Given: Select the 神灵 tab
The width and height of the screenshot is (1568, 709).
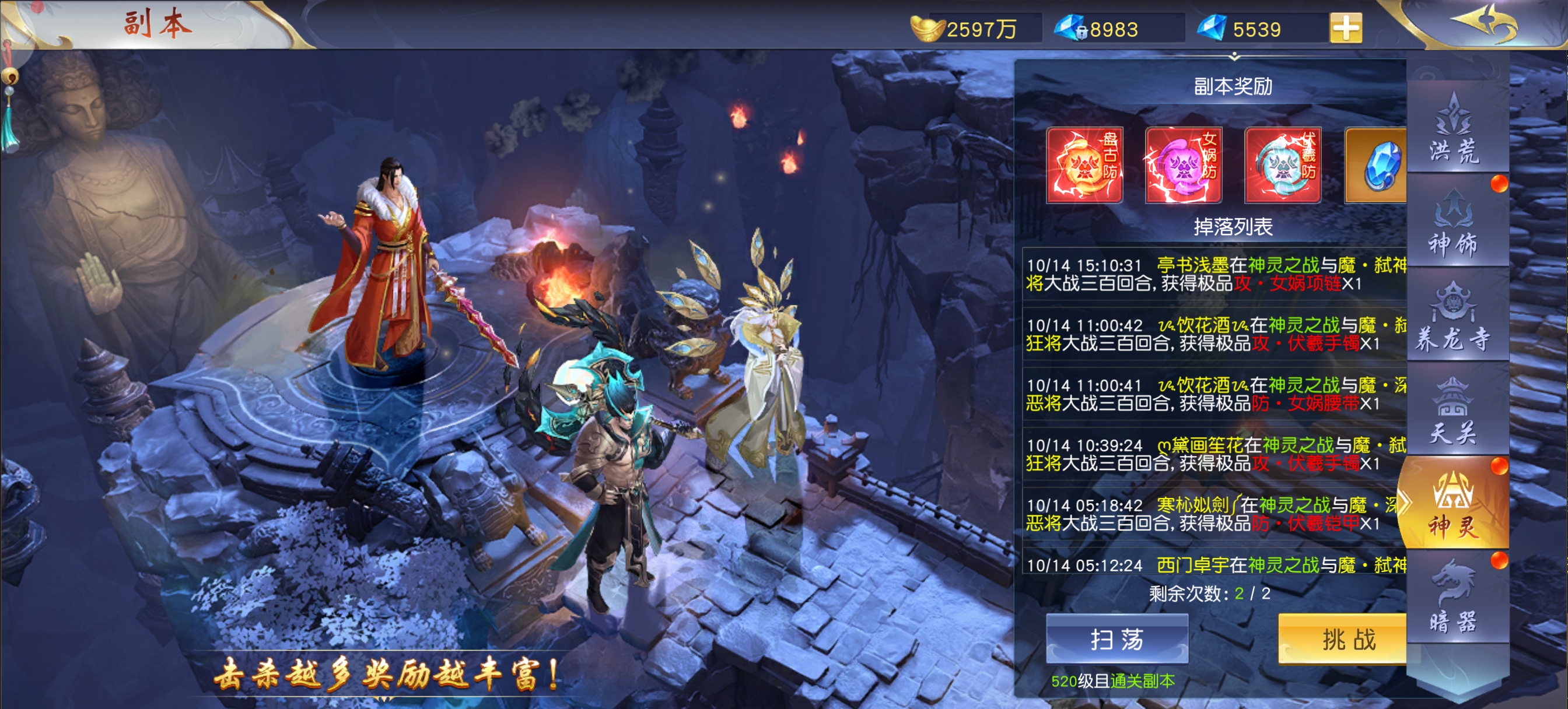Looking at the screenshot, I should 1454,505.
